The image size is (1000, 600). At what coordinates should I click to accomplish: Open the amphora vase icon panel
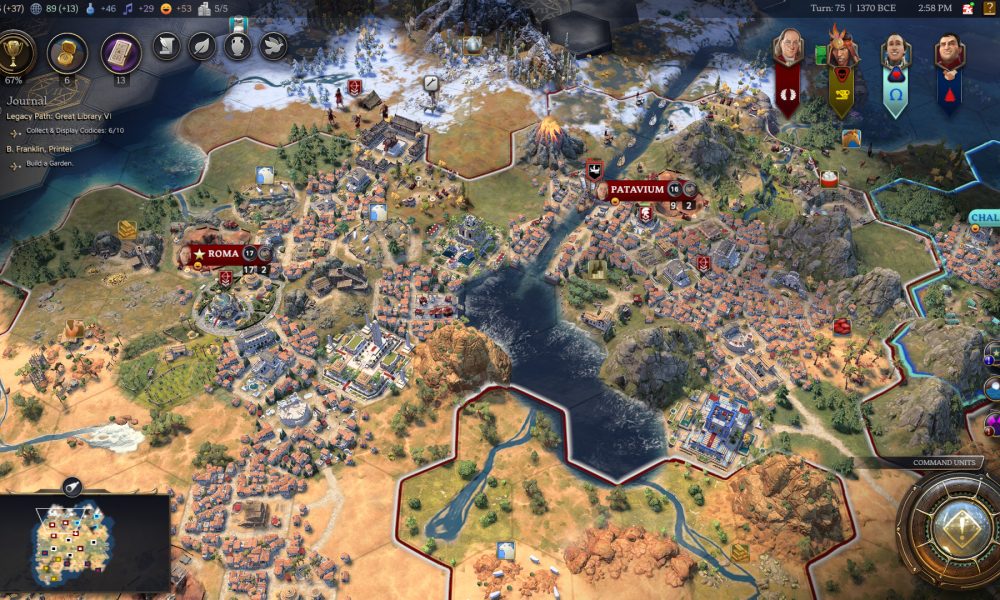tap(237, 46)
